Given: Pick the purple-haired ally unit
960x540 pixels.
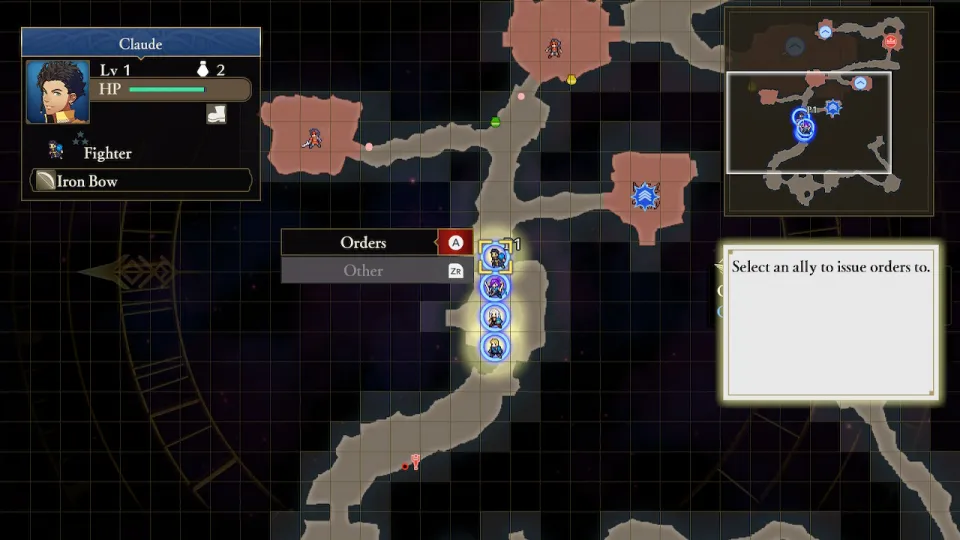Looking at the screenshot, I should (494, 287).
